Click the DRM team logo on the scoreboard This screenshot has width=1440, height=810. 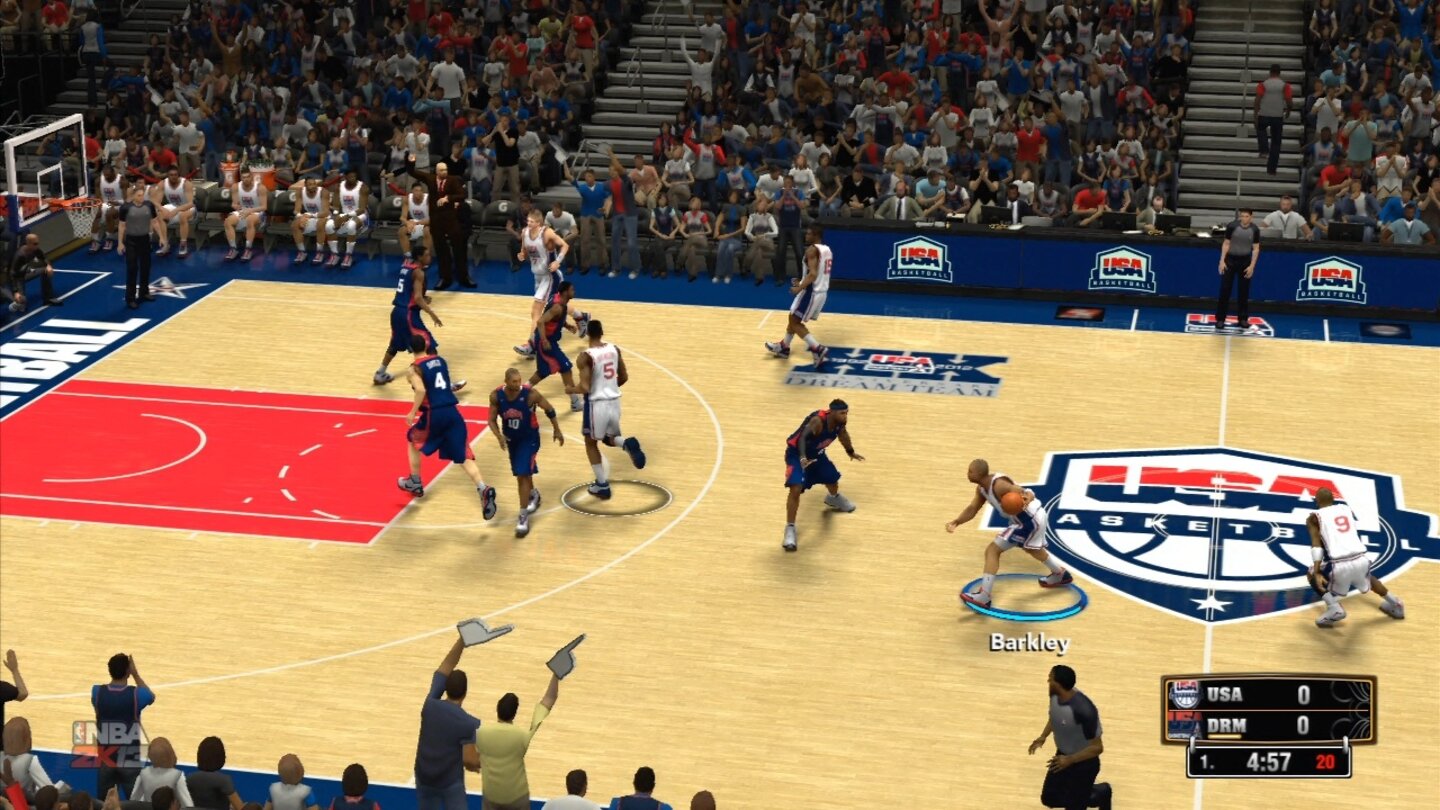[x=1184, y=725]
